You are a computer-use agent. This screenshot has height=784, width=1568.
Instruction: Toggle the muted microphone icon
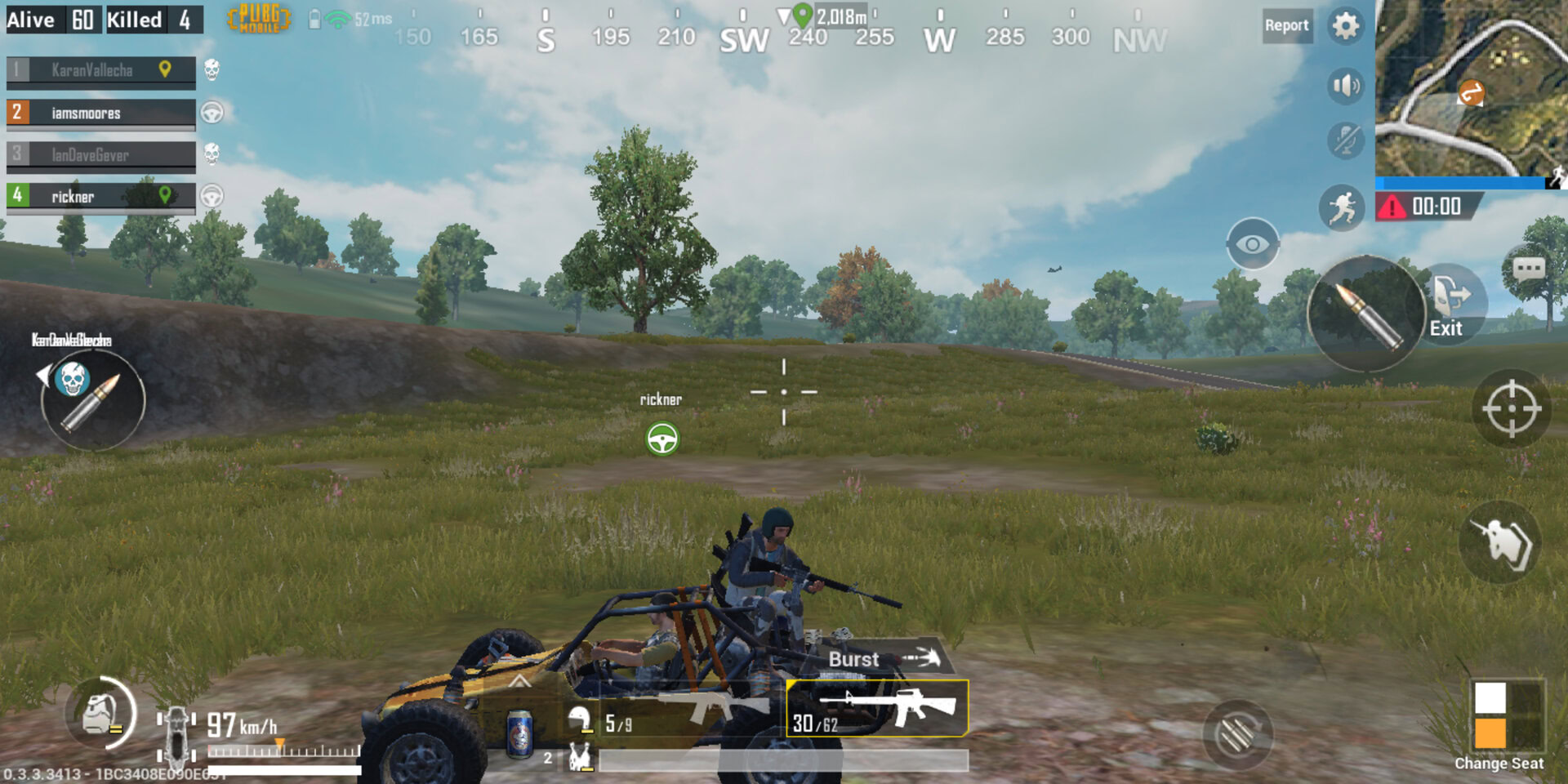click(x=1345, y=140)
